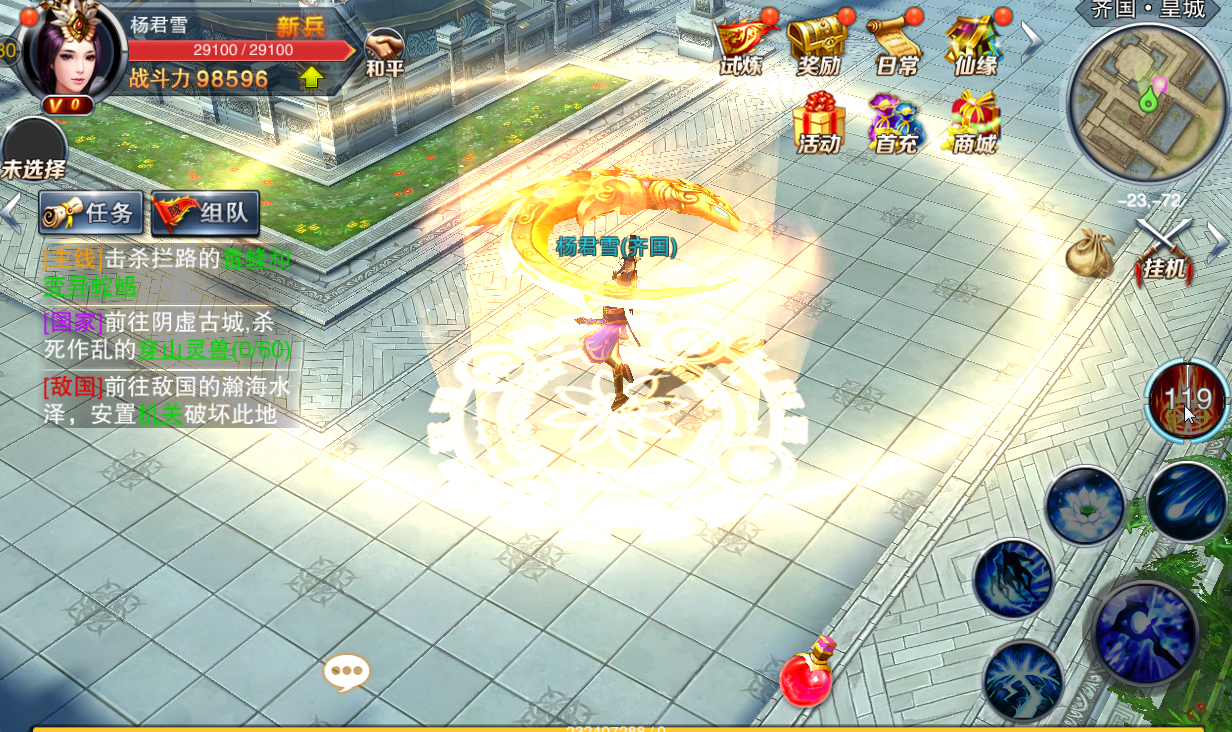Select the 国家 quest entry
1232x732 pixels.
pos(166,336)
